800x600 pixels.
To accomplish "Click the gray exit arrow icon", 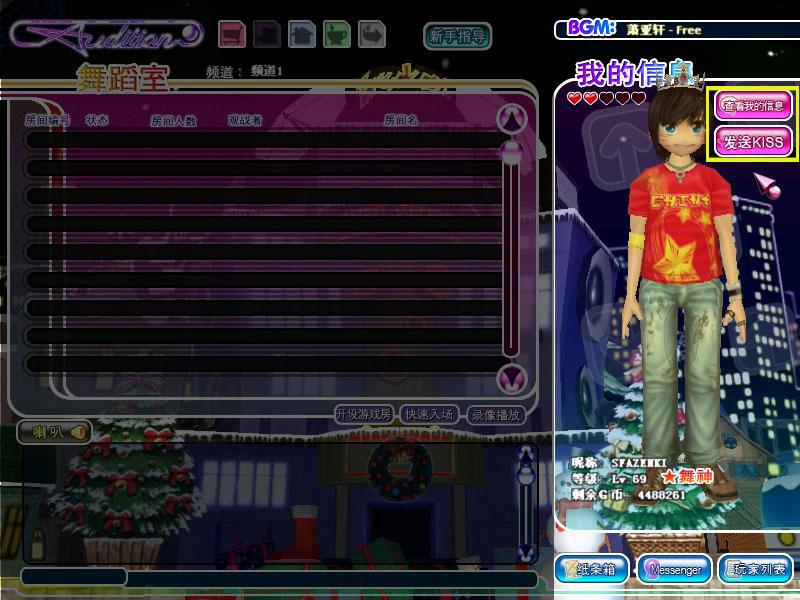I will click(x=372, y=35).
